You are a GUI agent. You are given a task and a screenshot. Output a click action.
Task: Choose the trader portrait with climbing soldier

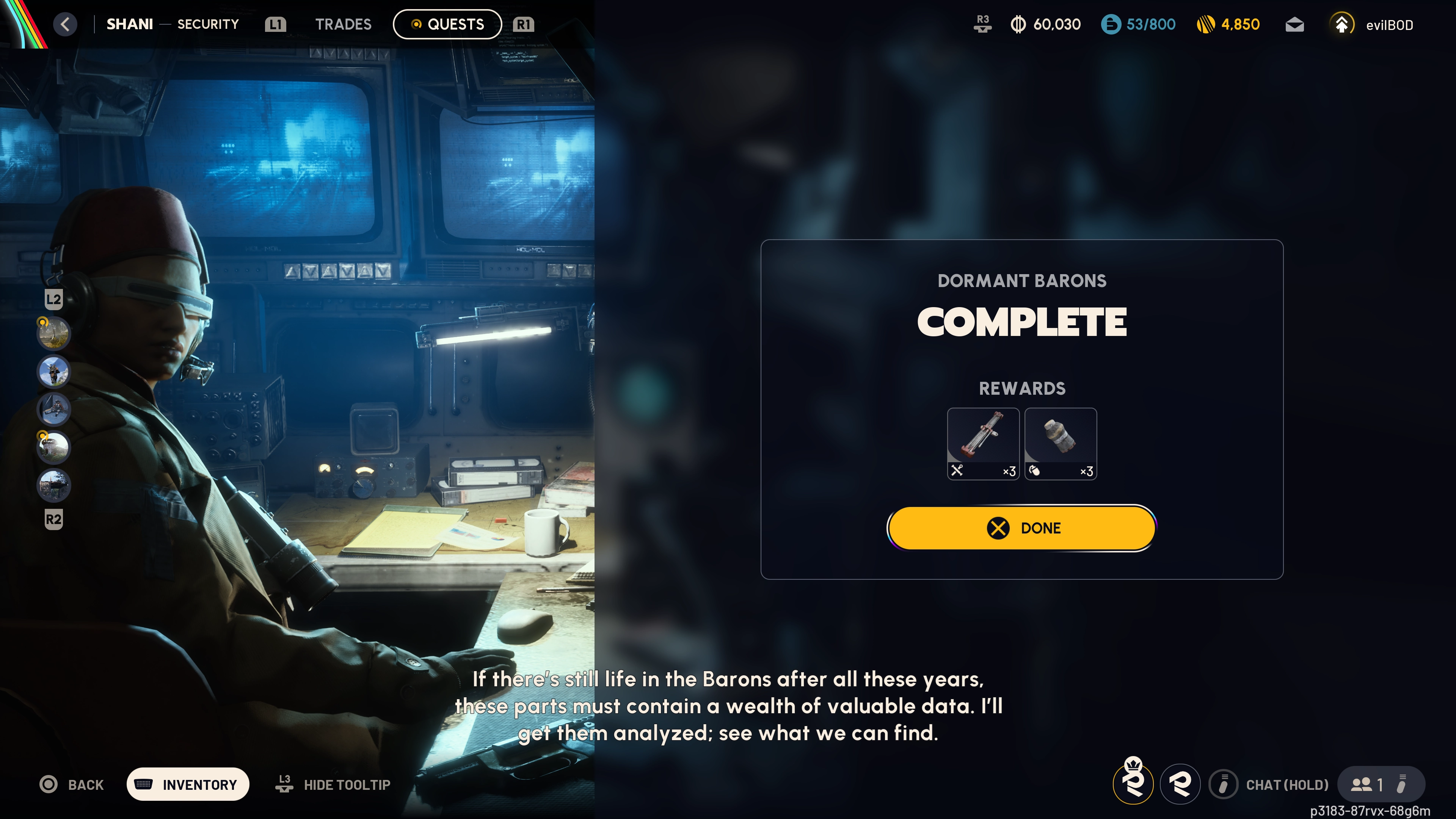pyautogui.click(x=54, y=371)
